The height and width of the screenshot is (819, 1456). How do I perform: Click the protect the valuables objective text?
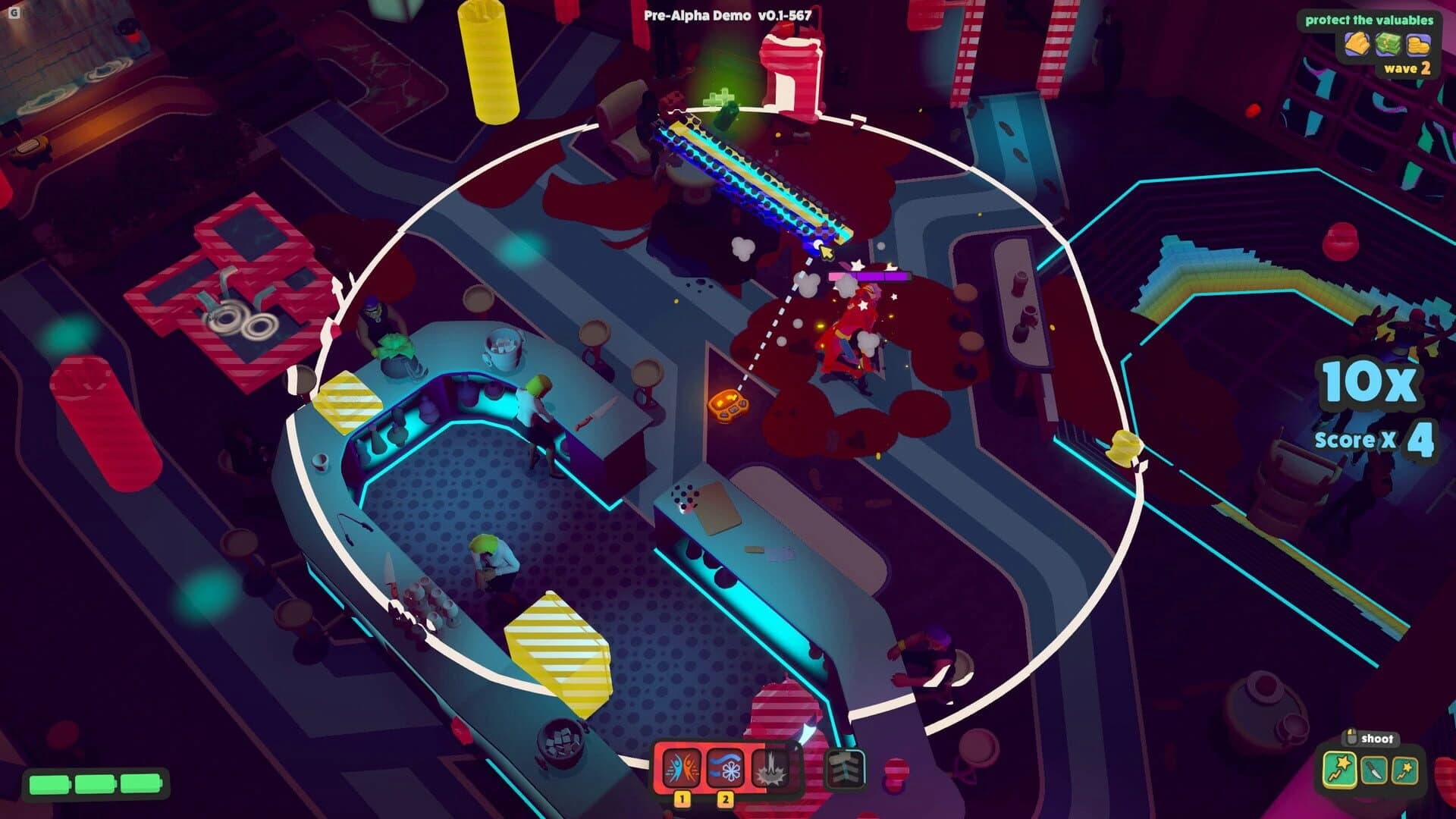click(1370, 20)
